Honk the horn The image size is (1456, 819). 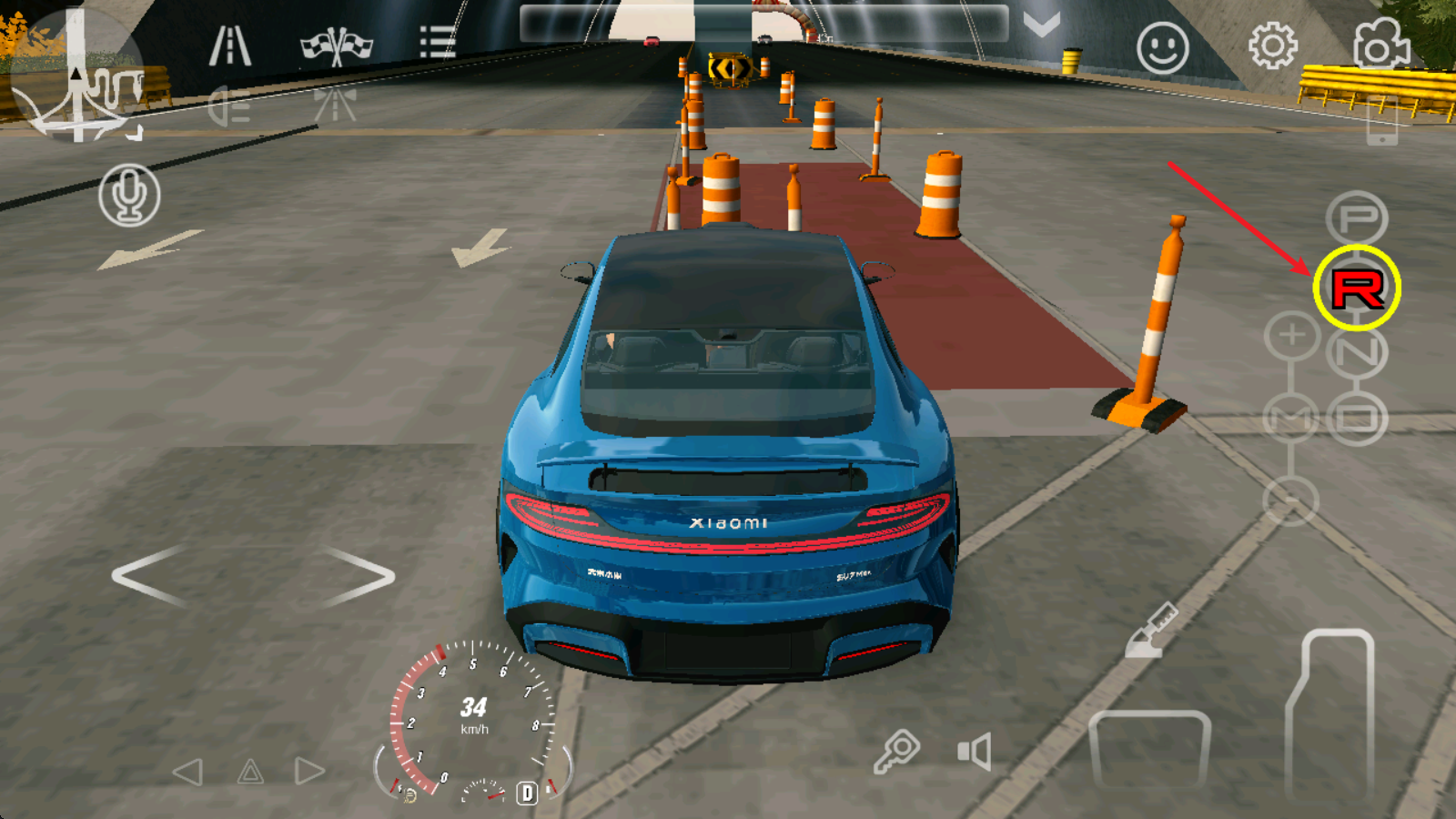(x=974, y=753)
